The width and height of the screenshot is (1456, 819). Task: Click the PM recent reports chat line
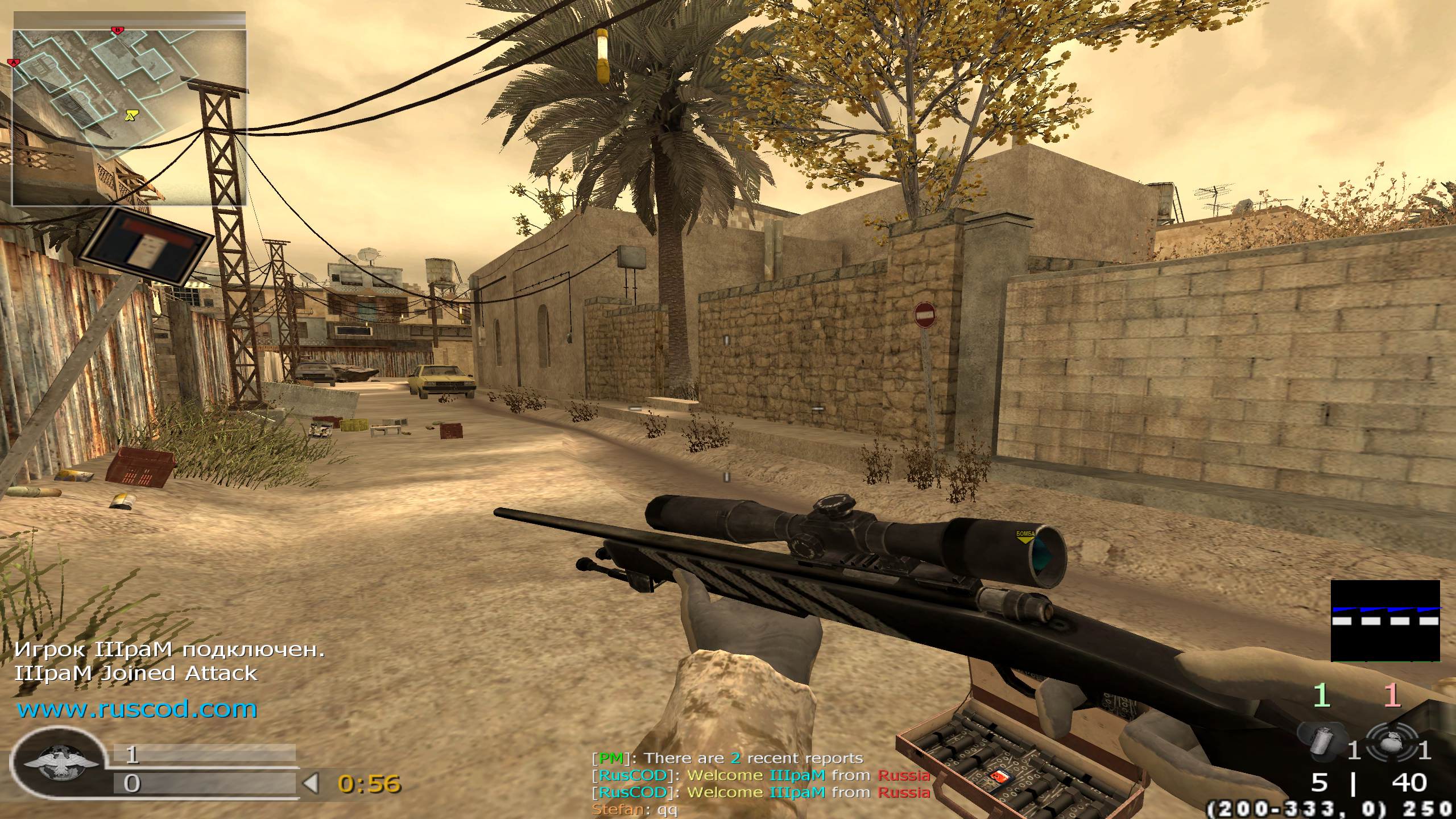click(x=728, y=758)
